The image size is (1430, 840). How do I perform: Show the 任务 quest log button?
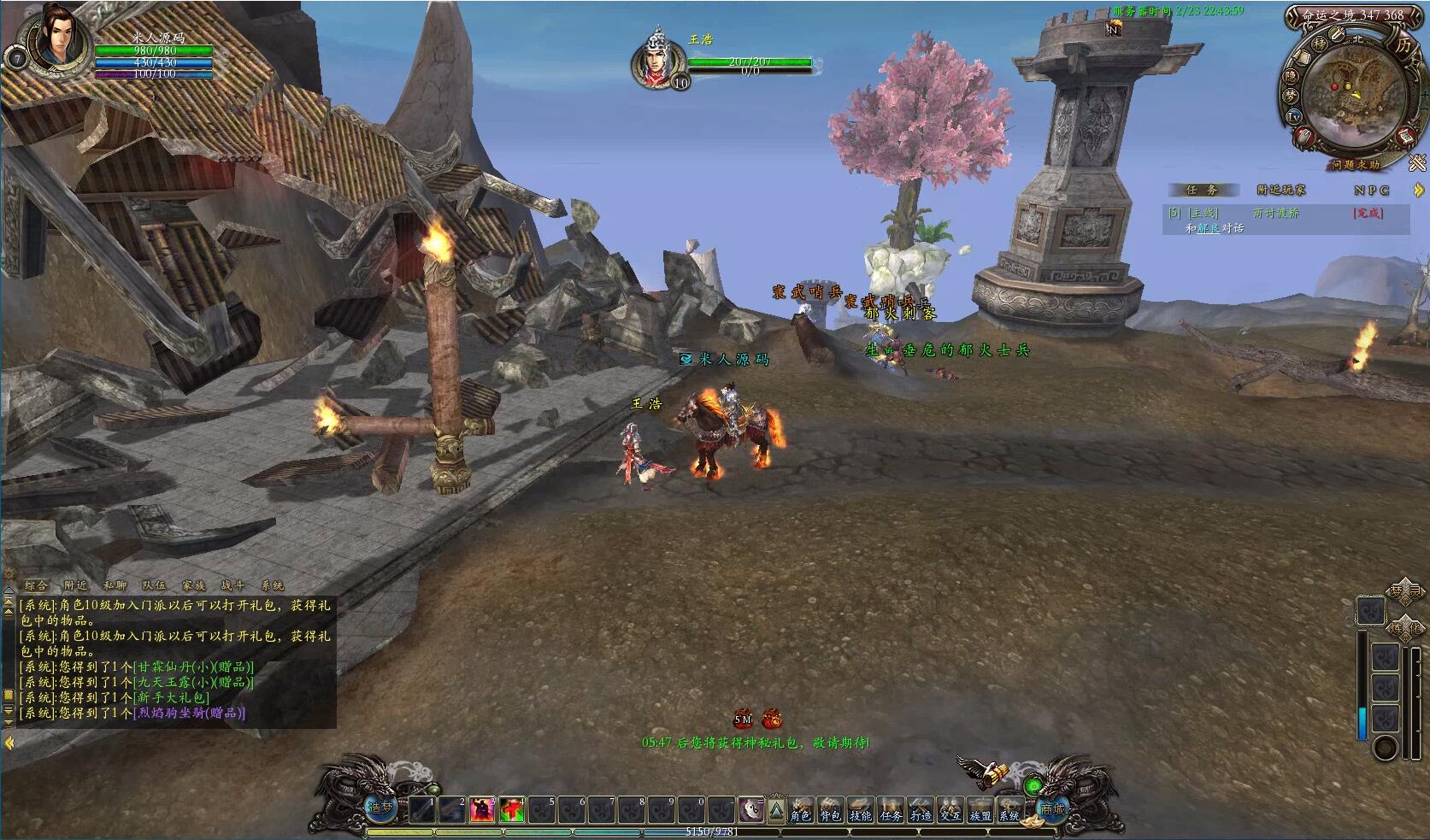click(891, 809)
